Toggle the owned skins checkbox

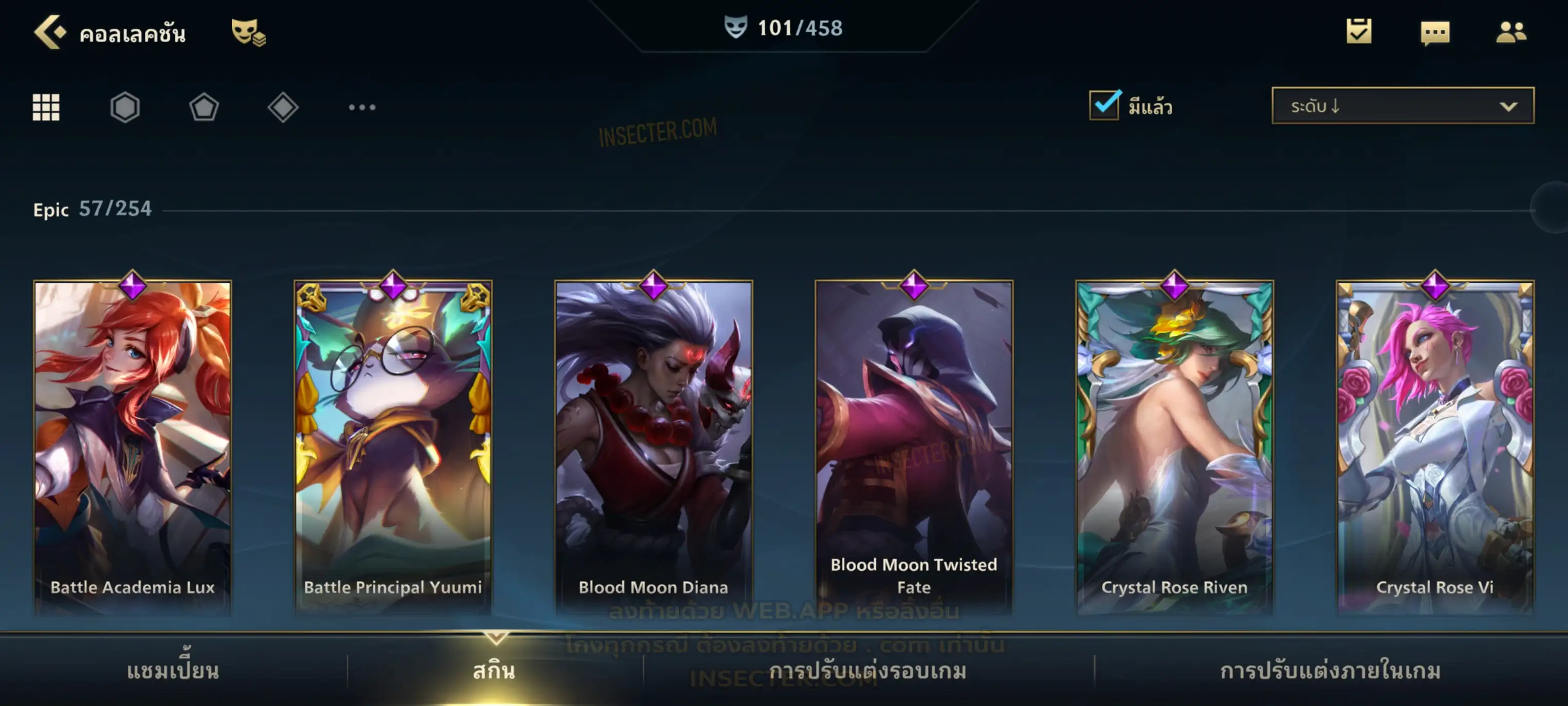tap(1103, 105)
